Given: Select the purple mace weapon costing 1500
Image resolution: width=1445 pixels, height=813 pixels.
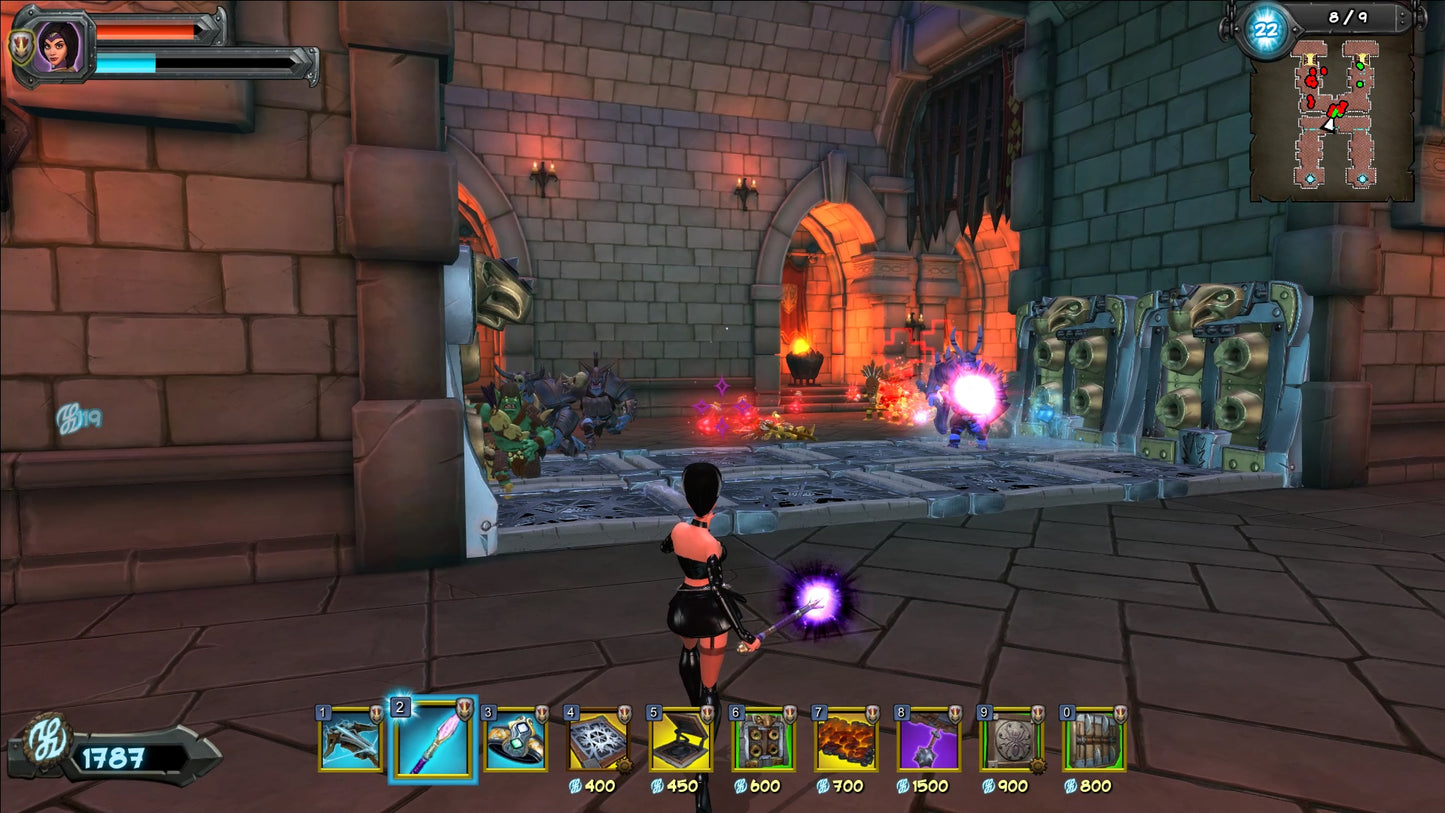Looking at the screenshot, I should pos(926,739).
